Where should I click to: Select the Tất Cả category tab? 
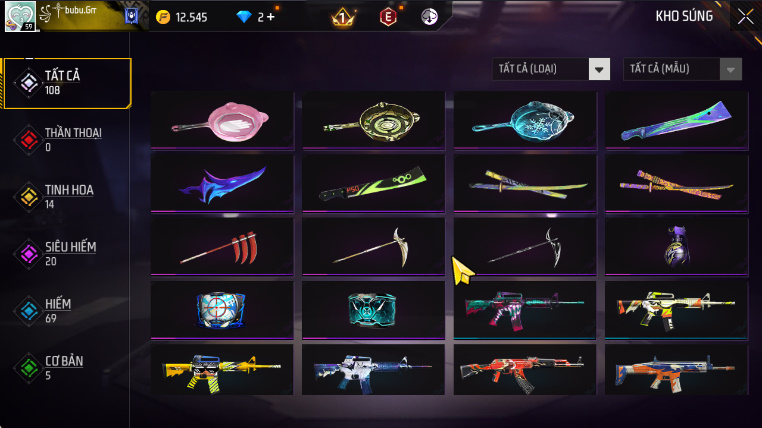(x=67, y=83)
